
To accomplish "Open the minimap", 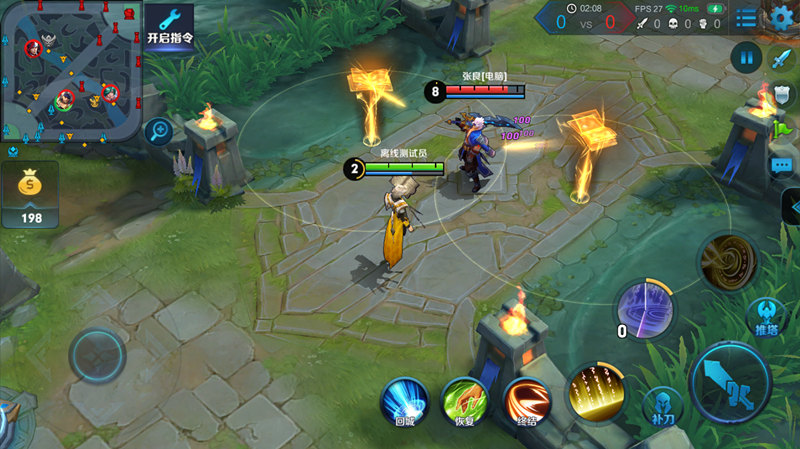I will (70, 70).
